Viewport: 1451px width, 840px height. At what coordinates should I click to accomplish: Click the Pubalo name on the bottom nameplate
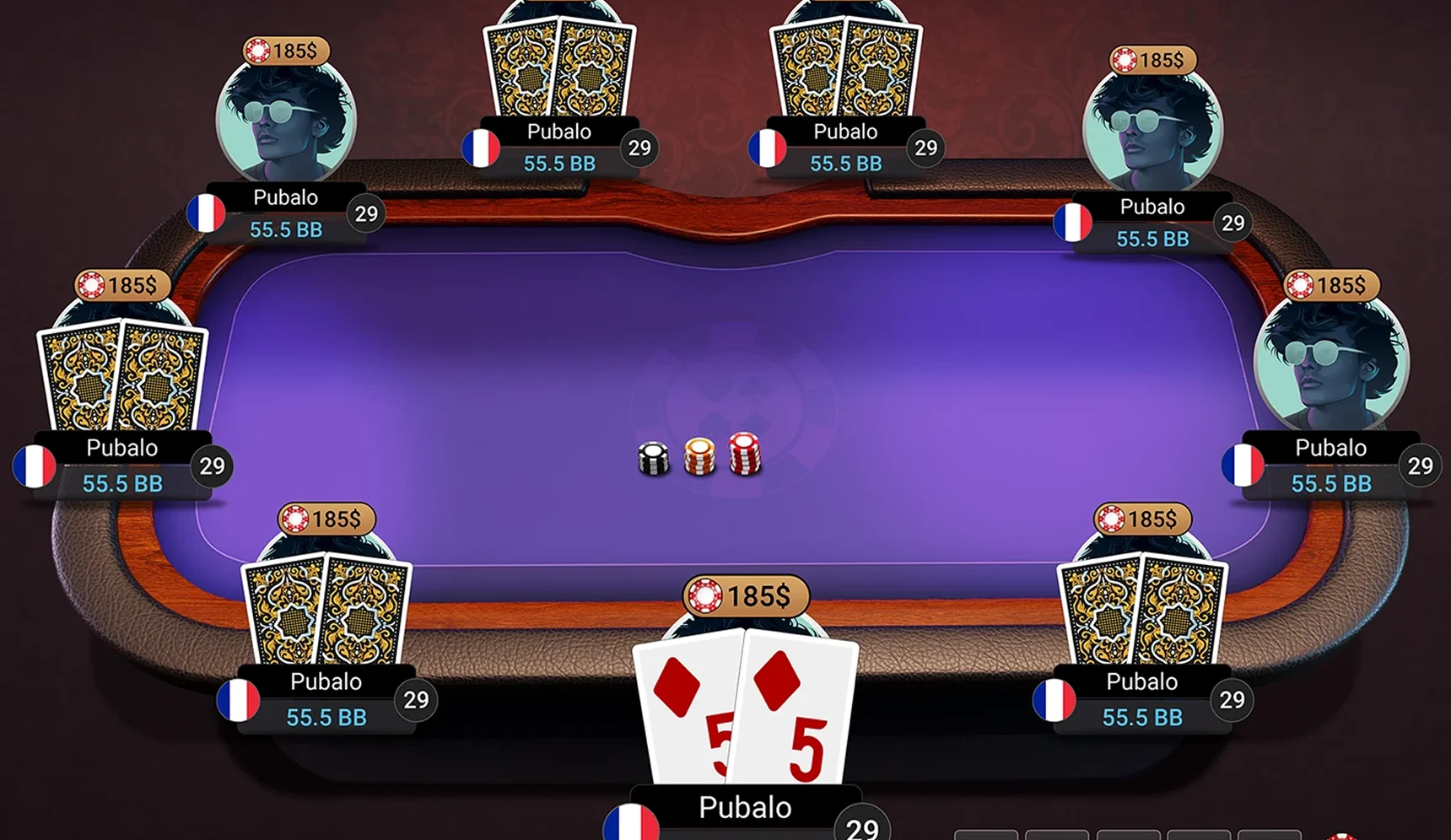pyautogui.click(x=744, y=807)
